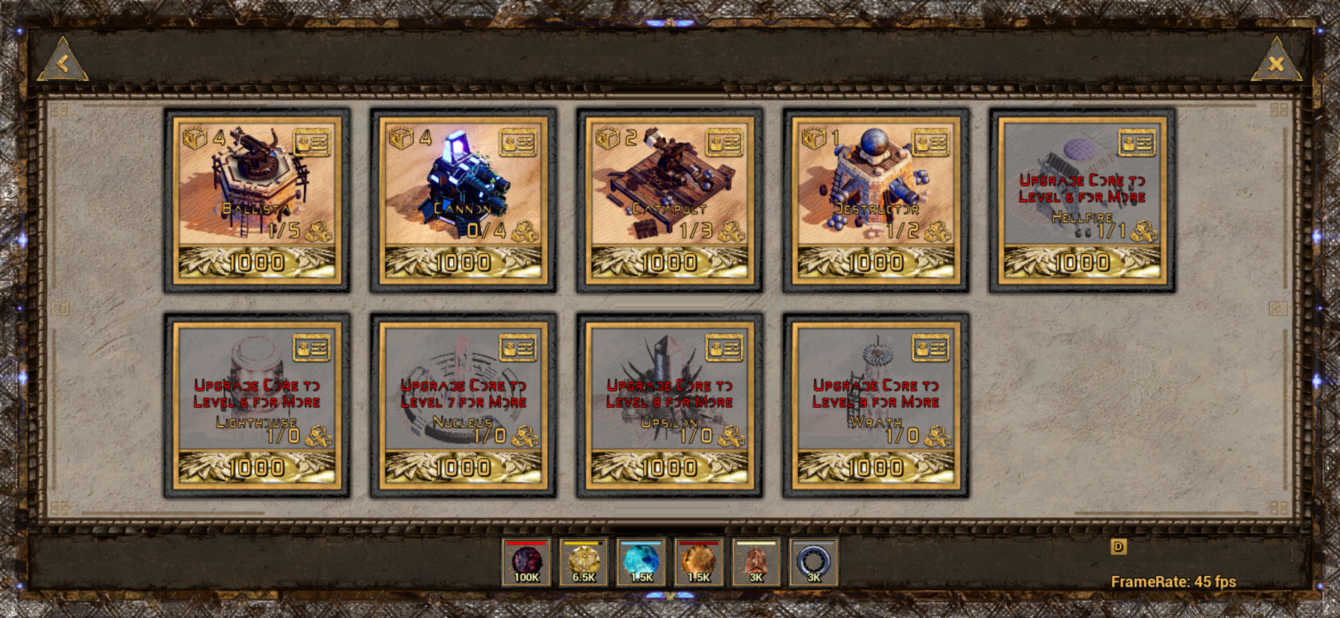
Task: Open the Catapult info card icon
Action: (724, 142)
